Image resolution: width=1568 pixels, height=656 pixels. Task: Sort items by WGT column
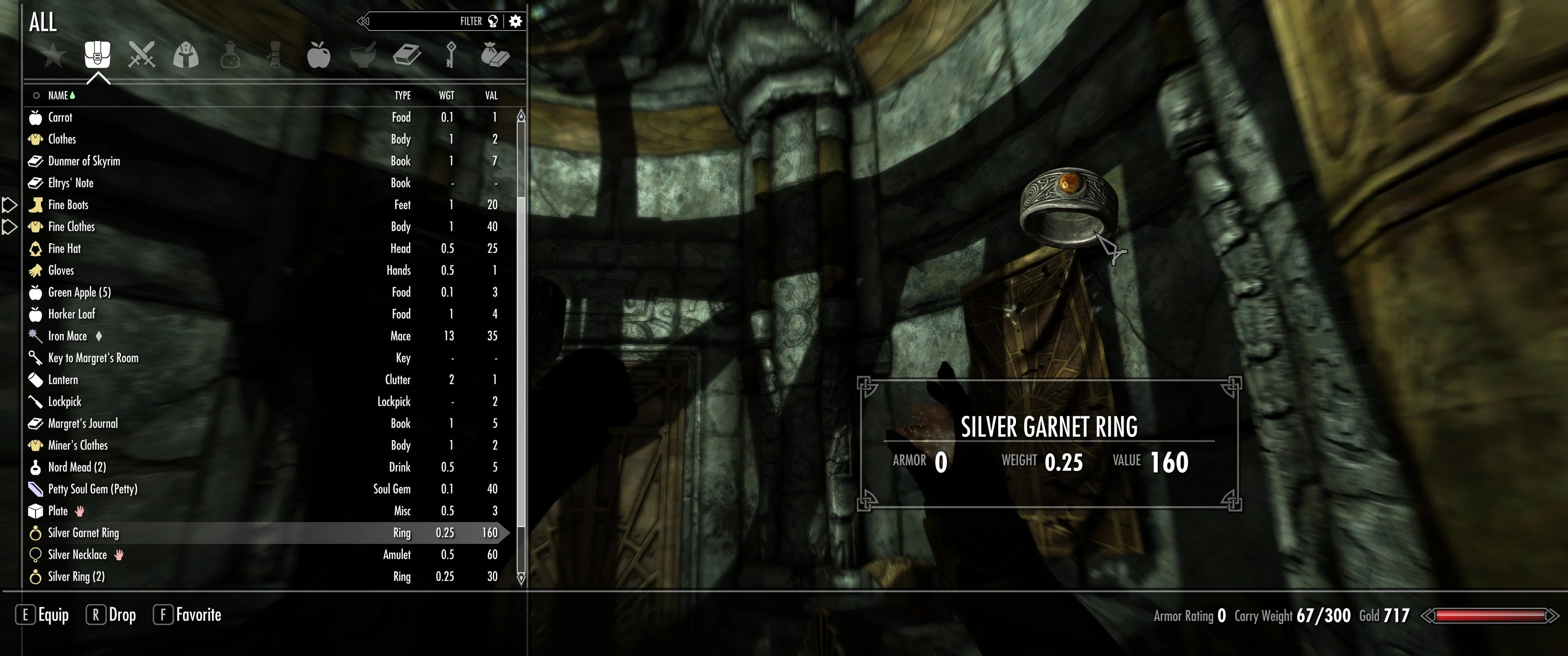tap(447, 96)
